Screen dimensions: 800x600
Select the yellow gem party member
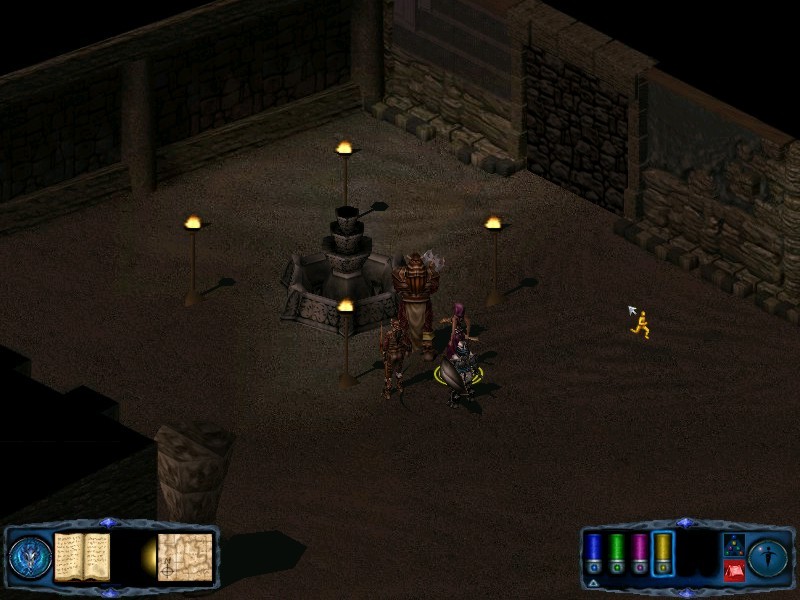(662, 555)
